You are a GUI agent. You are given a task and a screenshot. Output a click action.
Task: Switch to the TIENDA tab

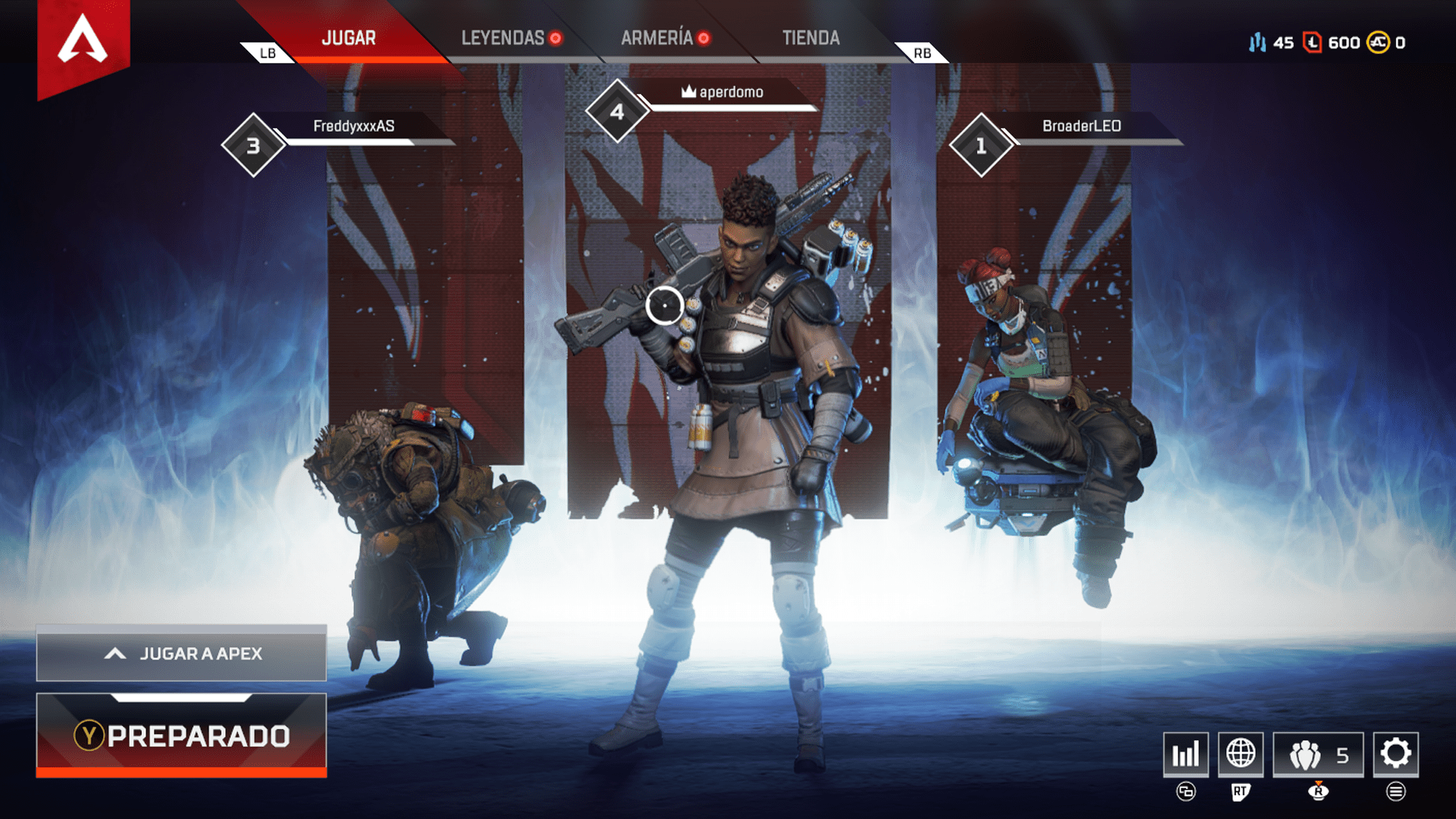(811, 37)
